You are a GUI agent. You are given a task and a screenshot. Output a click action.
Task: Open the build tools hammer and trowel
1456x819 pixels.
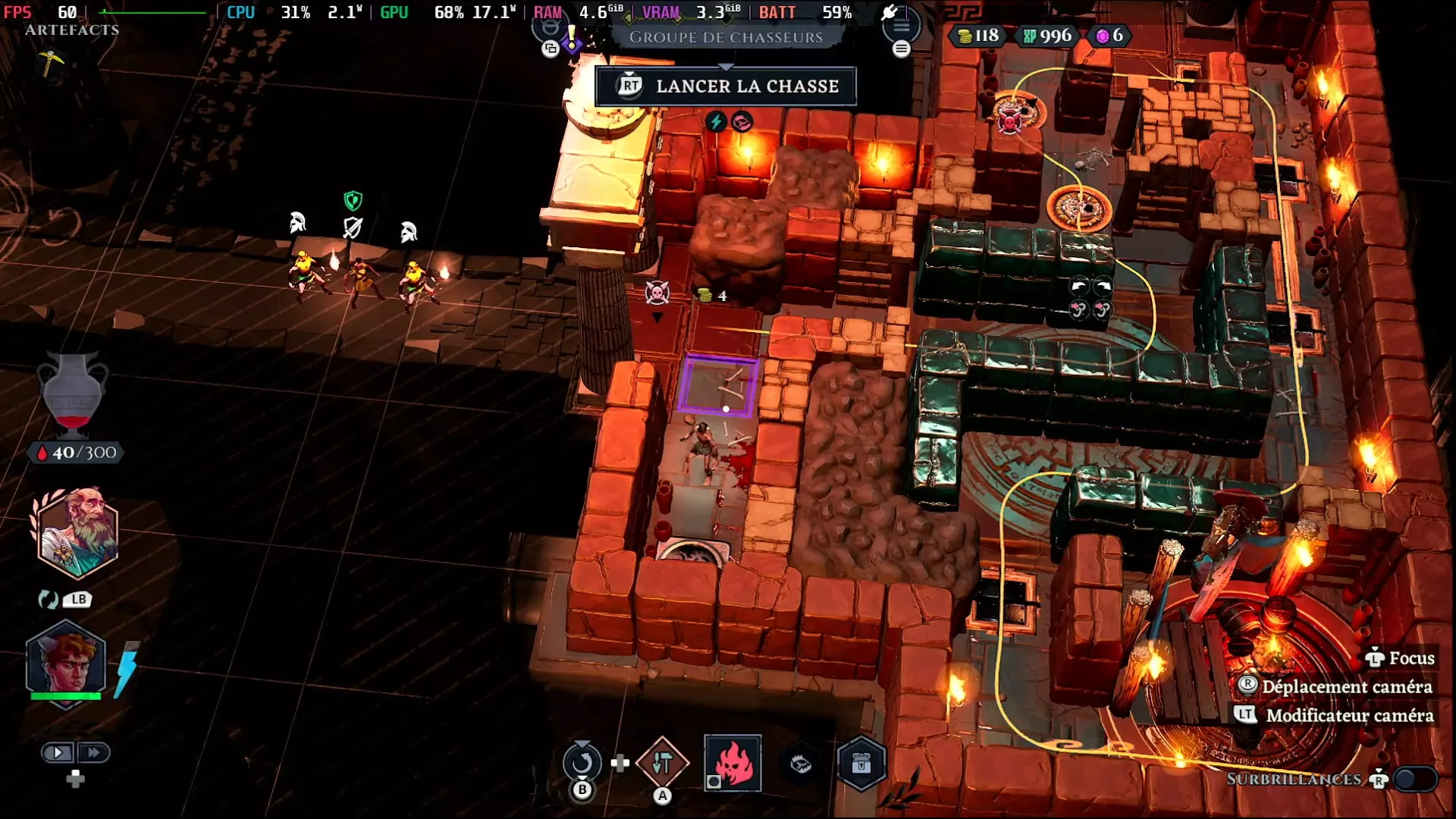click(x=662, y=763)
